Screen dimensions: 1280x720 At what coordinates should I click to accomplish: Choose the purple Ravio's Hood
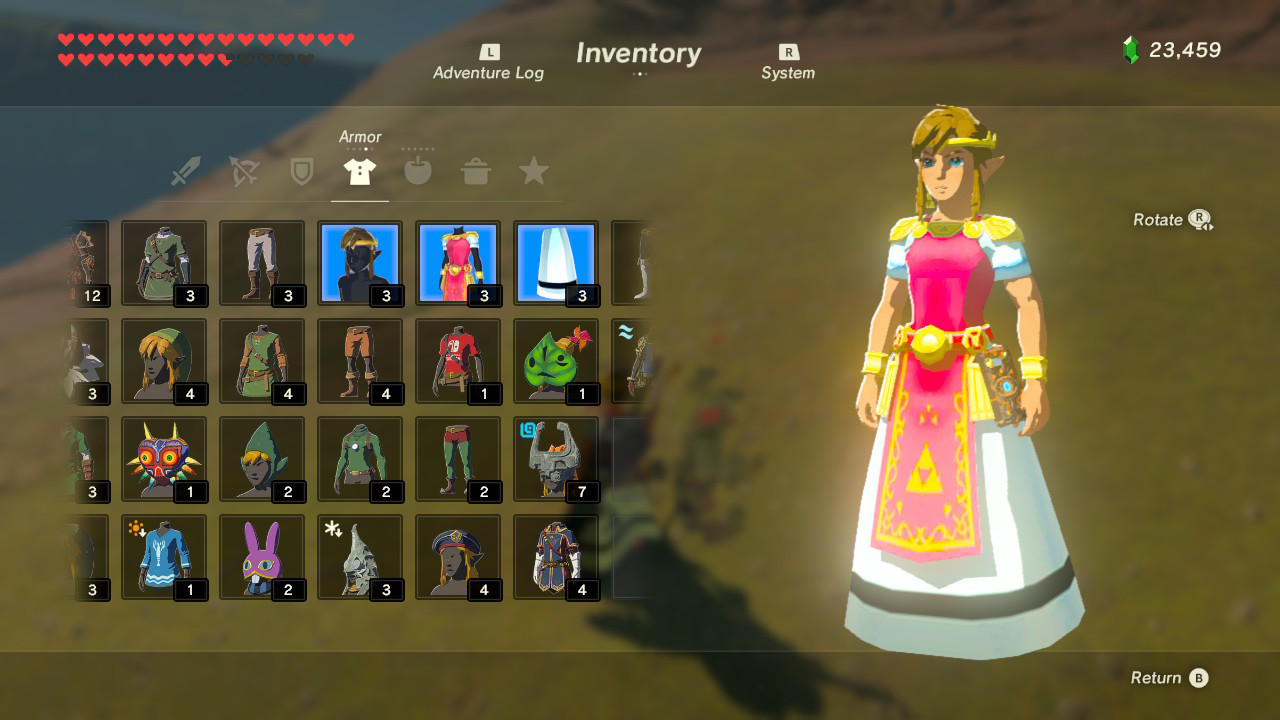[x=262, y=557]
